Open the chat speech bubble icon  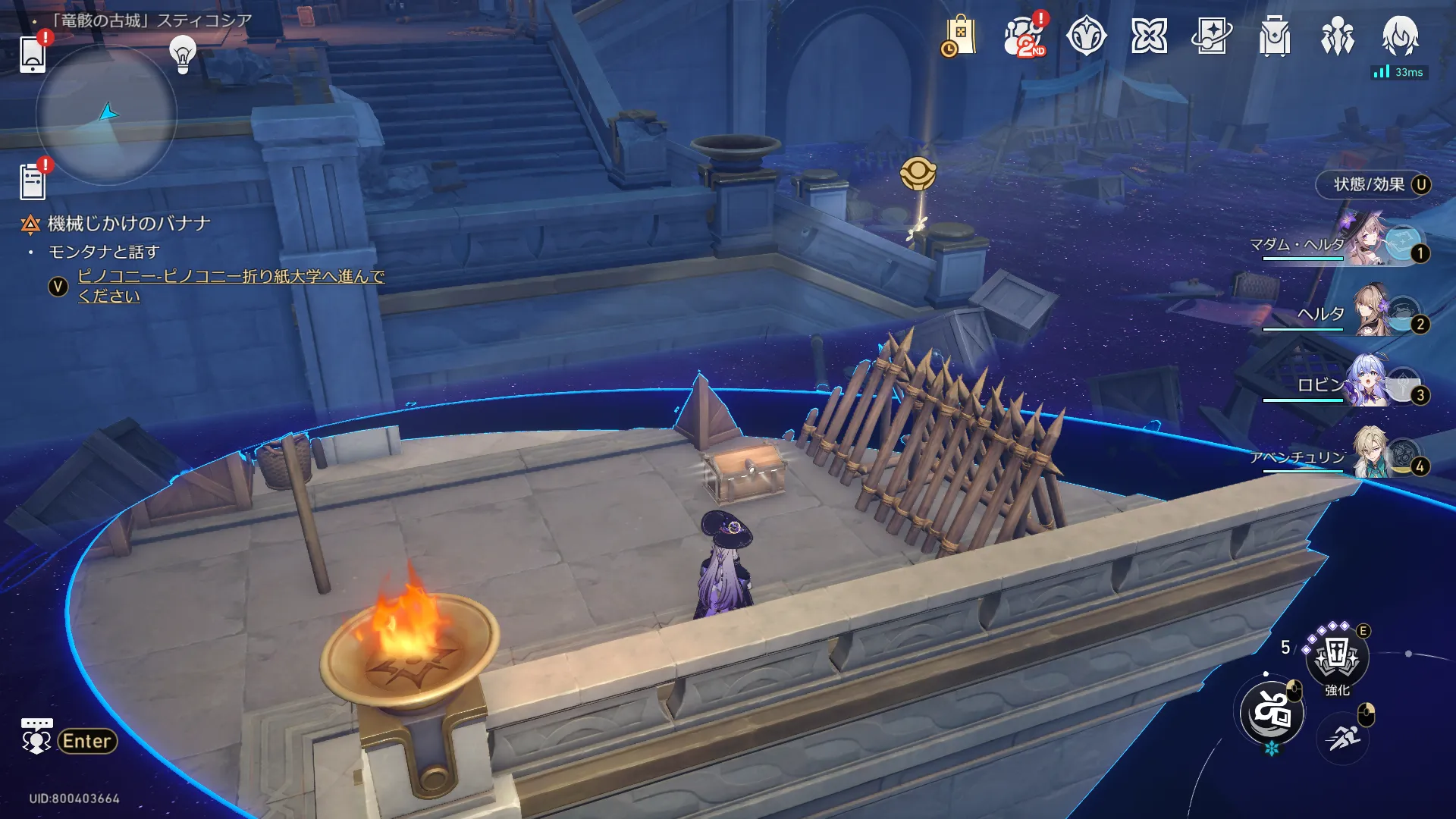pyautogui.click(x=36, y=736)
